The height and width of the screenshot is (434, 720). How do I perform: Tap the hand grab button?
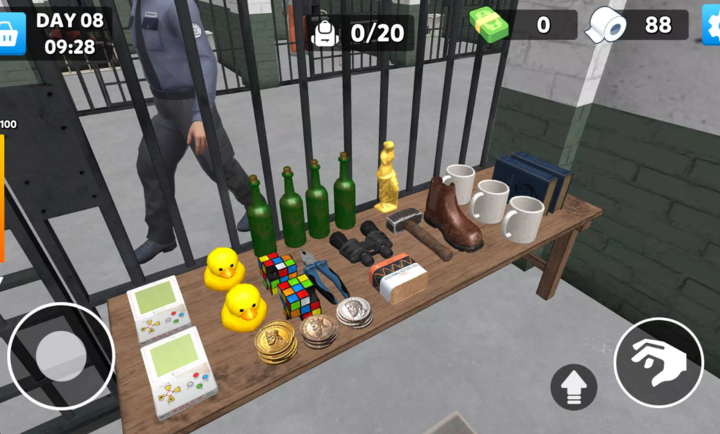point(658,361)
